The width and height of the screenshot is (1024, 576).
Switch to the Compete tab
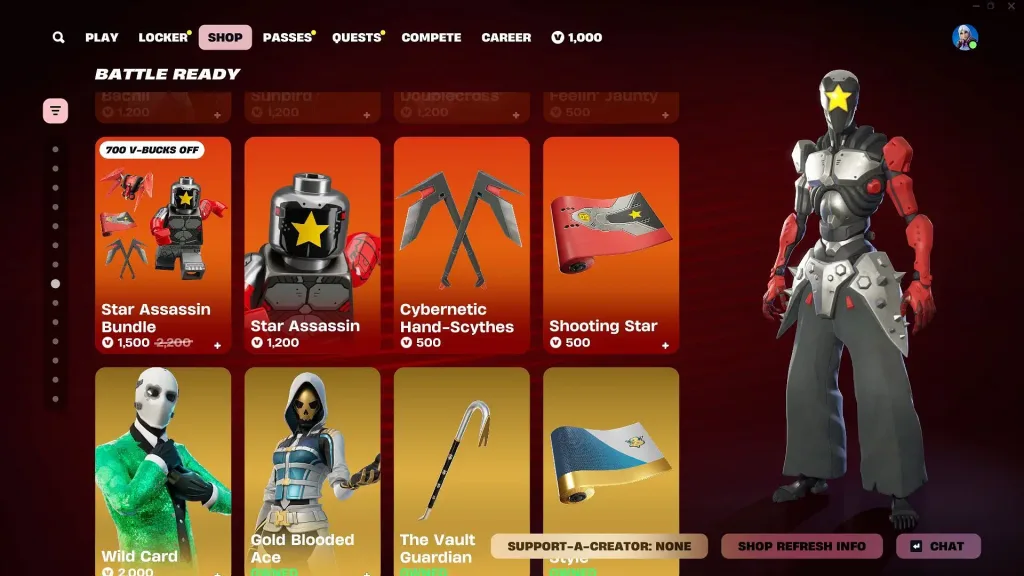point(431,38)
